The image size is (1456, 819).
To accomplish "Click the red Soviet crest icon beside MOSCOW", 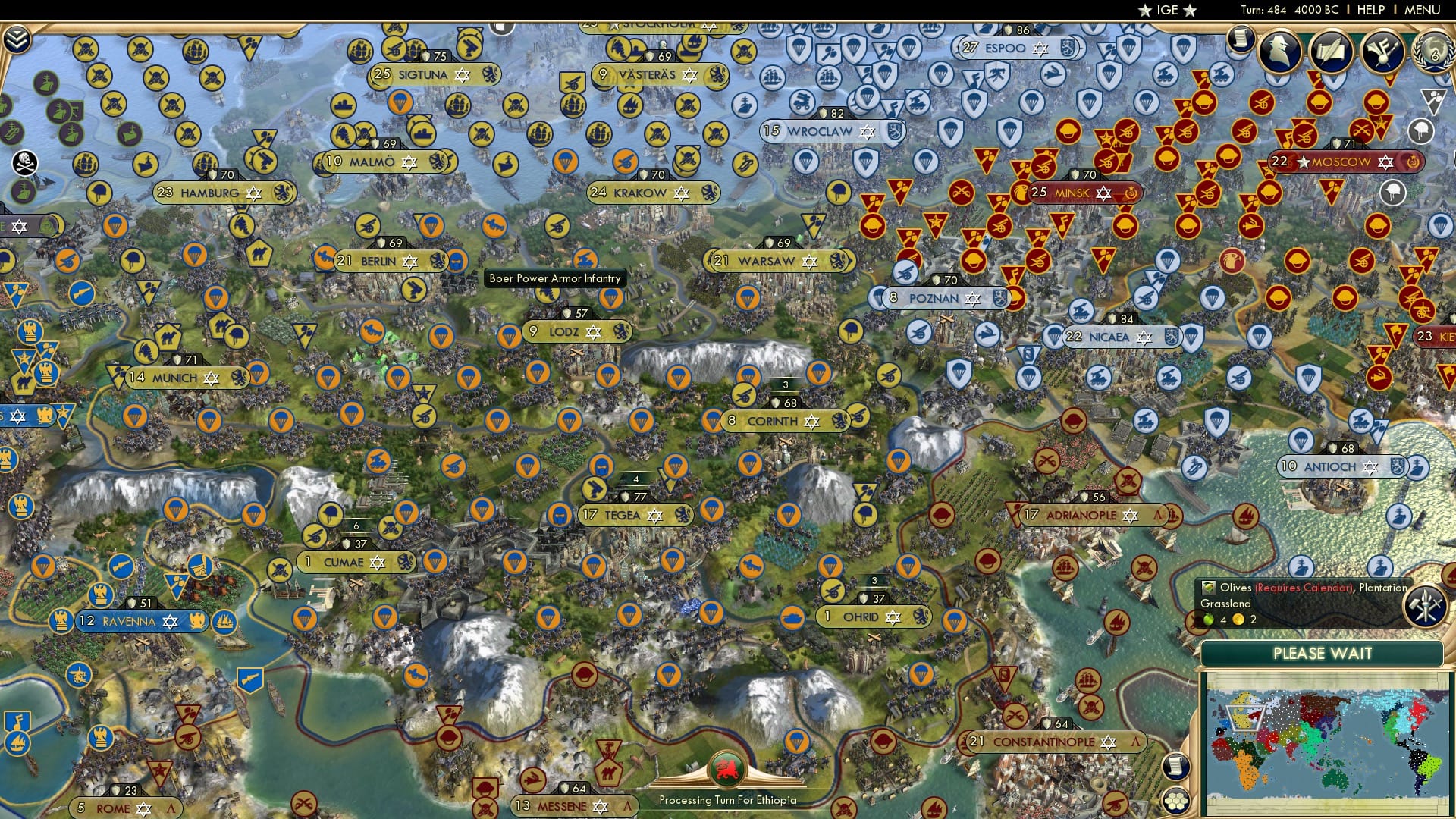I will click(x=1413, y=162).
